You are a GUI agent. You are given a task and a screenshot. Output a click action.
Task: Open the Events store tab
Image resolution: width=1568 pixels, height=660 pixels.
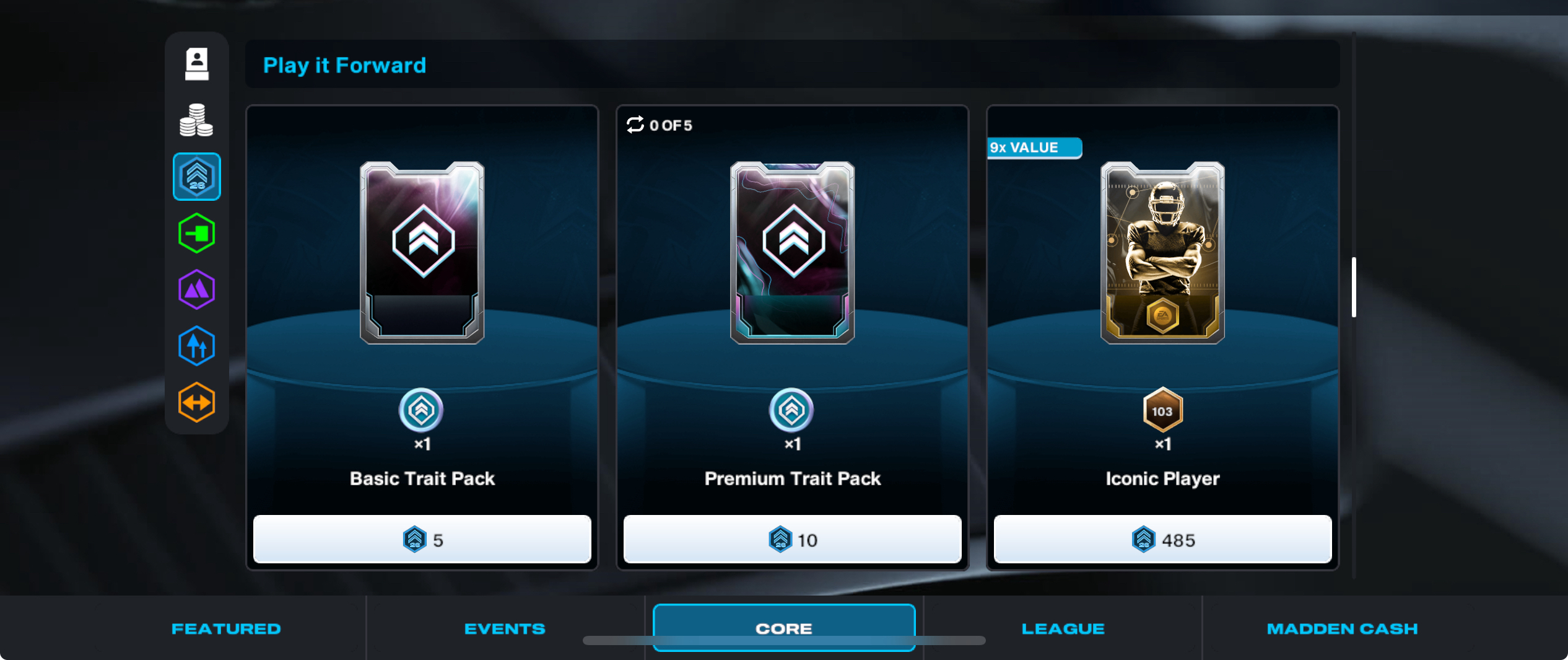pos(505,628)
